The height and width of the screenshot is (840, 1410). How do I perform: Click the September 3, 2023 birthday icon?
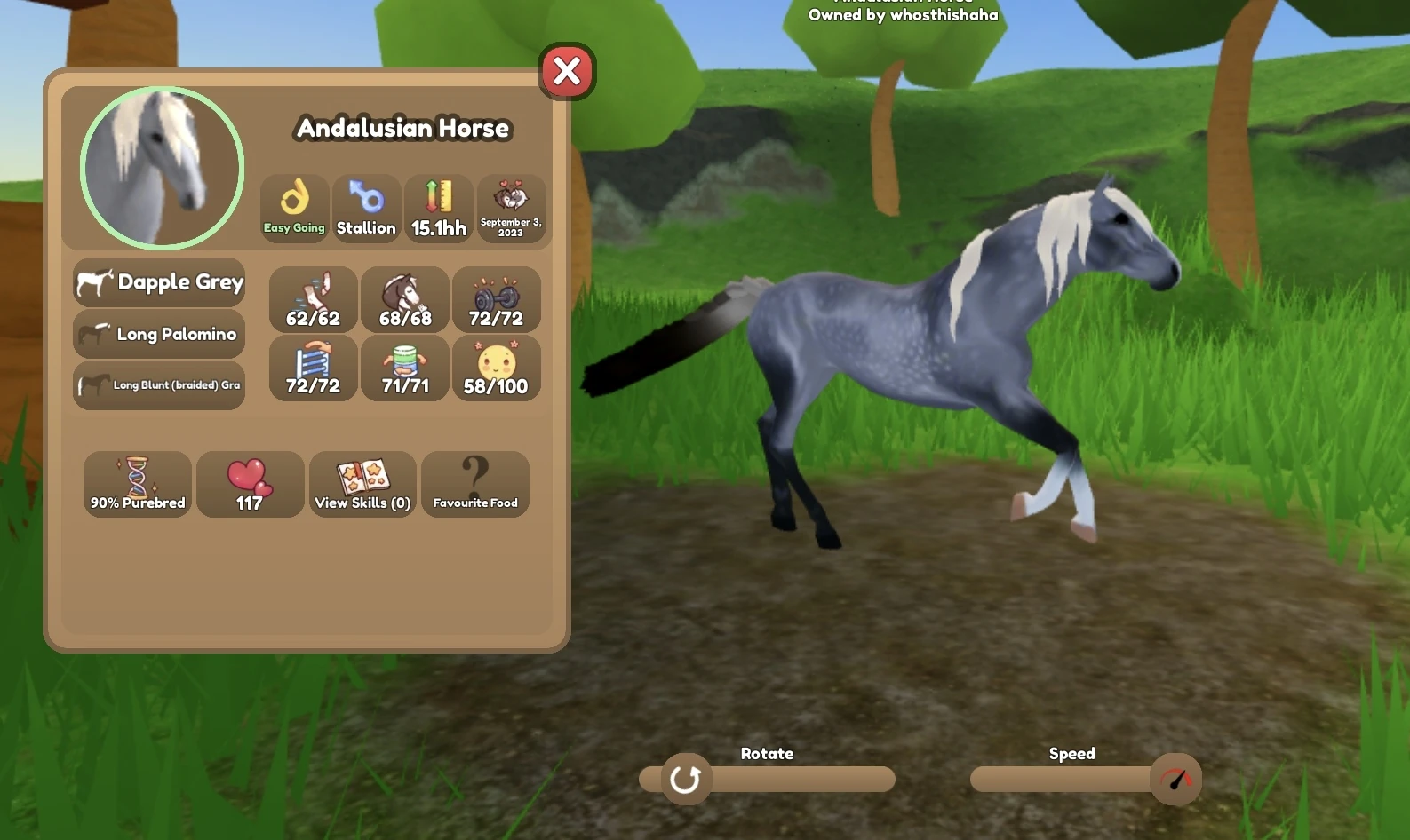point(512,208)
